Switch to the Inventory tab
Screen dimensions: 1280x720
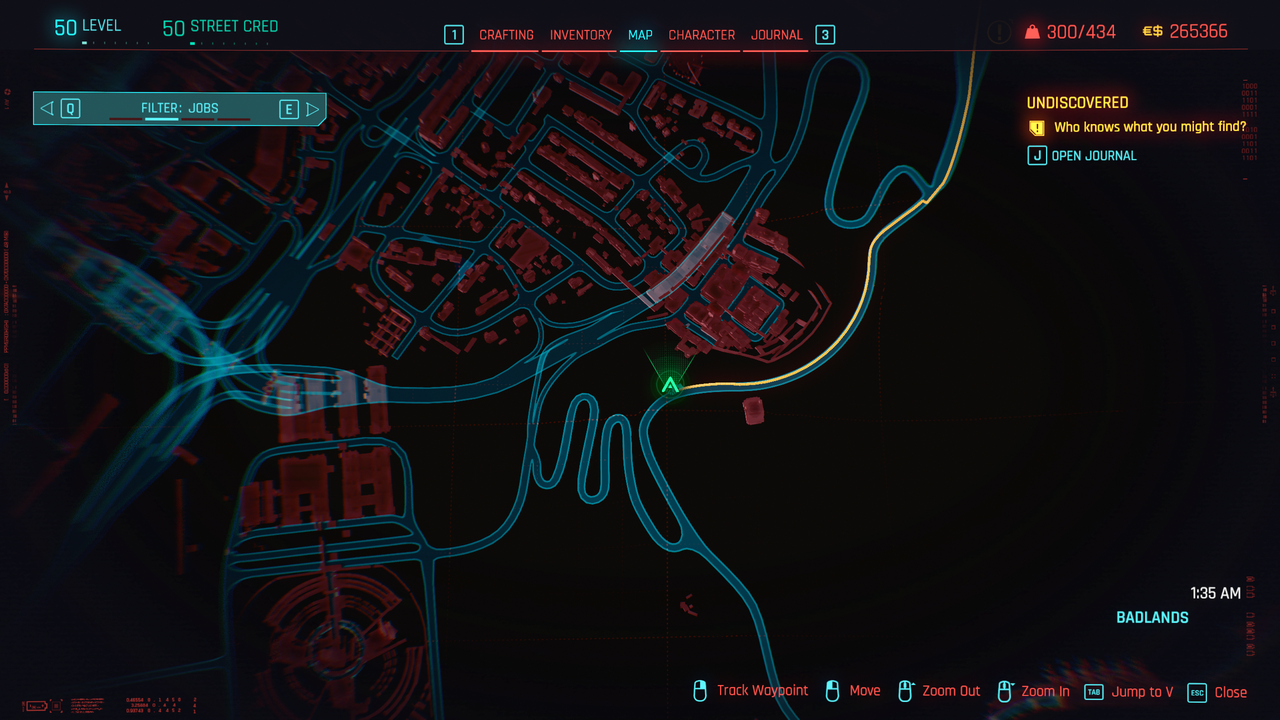580,35
